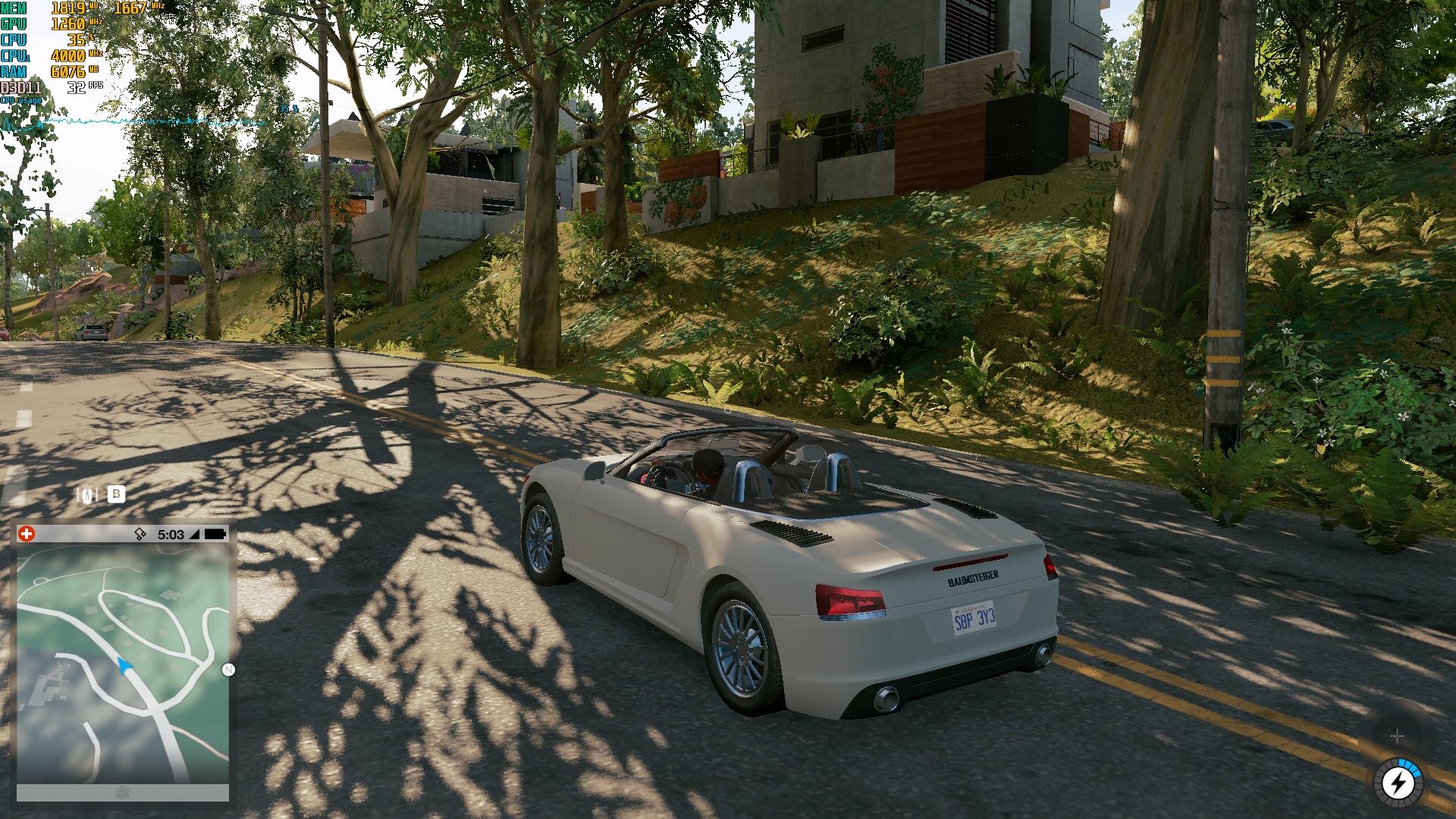This screenshot has width=1456, height=819.
Task: Click the minimap in the phone overlay
Action: click(123, 664)
